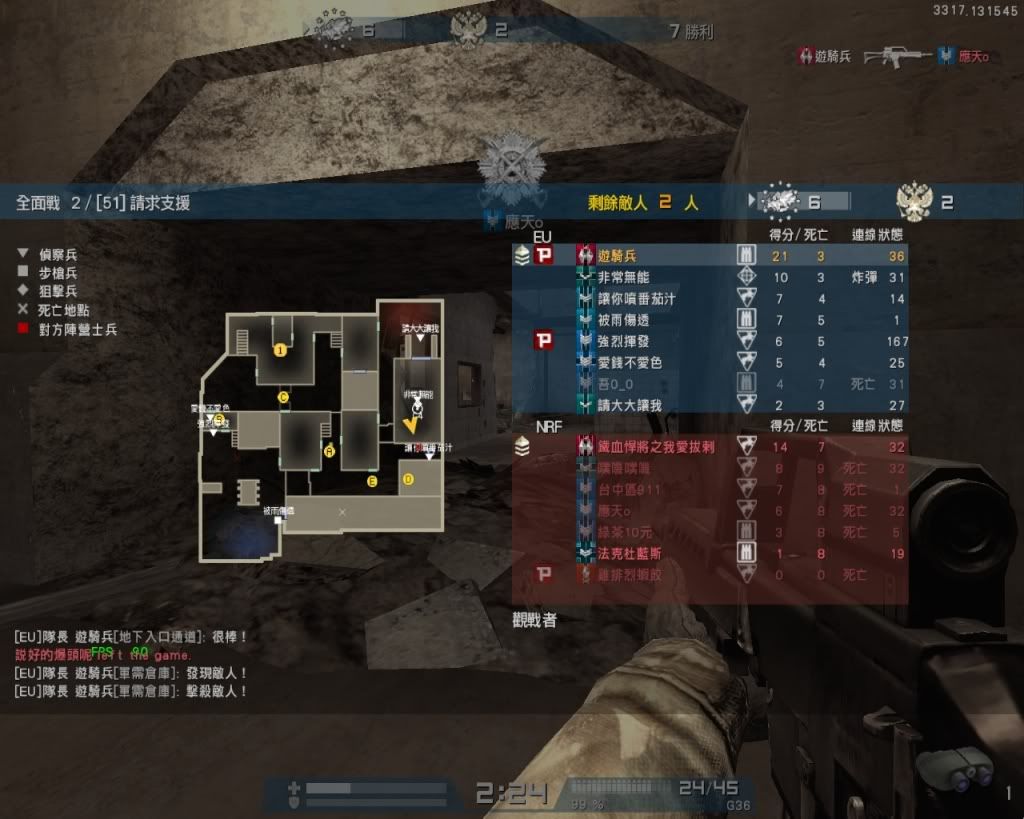
Task: Select the 台中區911 player row
Action: pos(630,490)
